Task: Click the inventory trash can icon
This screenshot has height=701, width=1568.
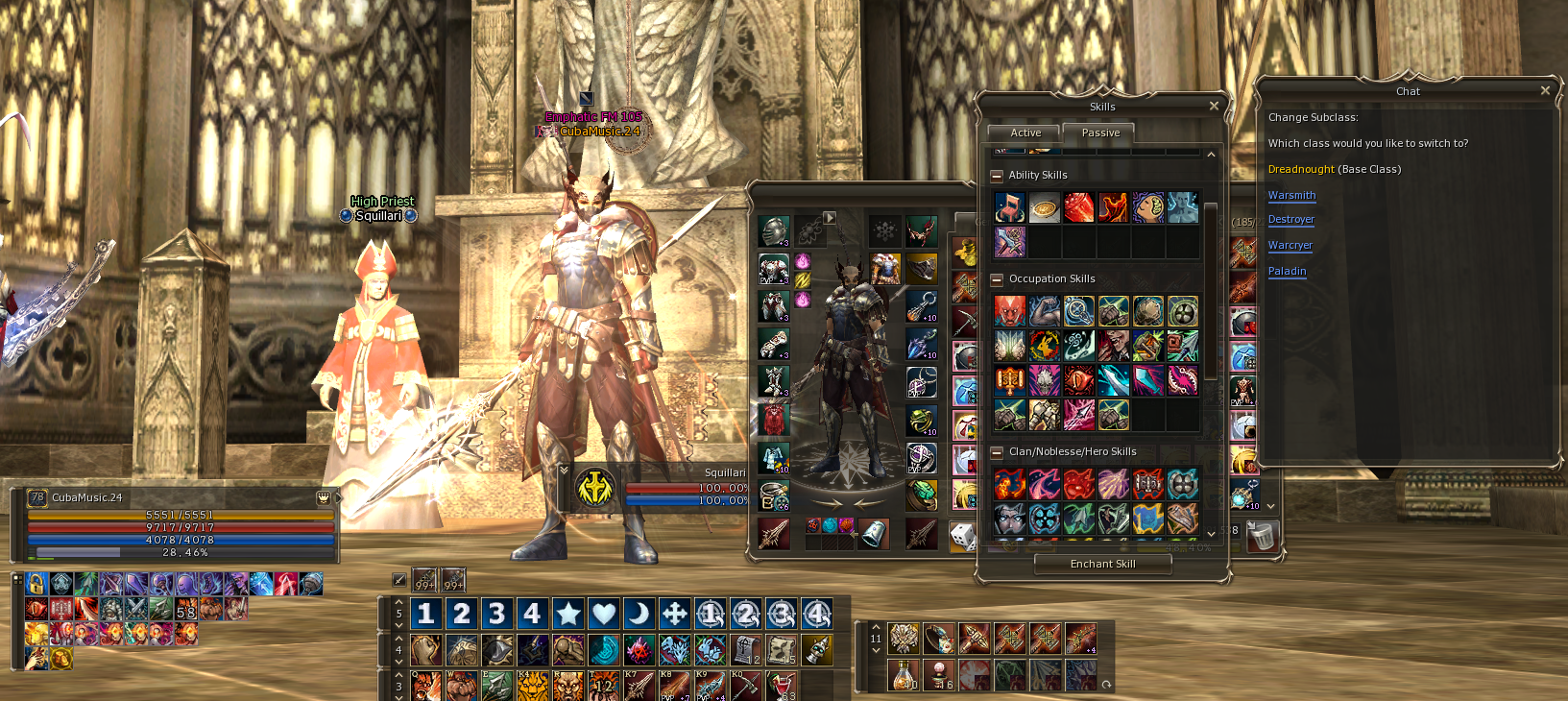Action: 1262,536
